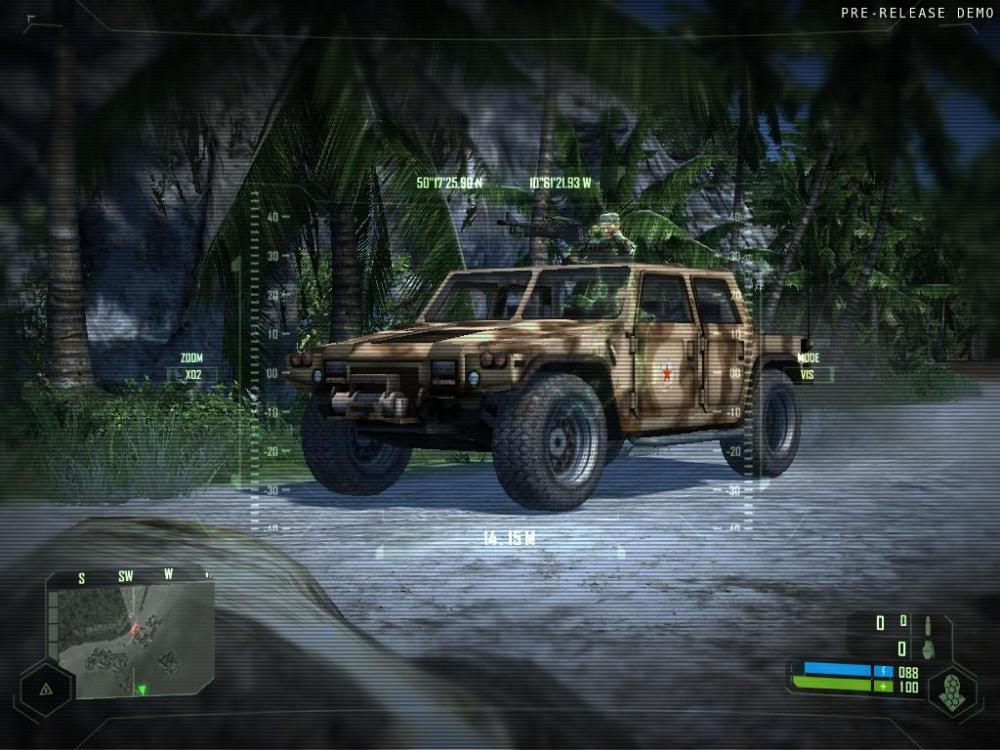
Task: Select the warning triangle hexagon icon
Action: click(46, 688)
